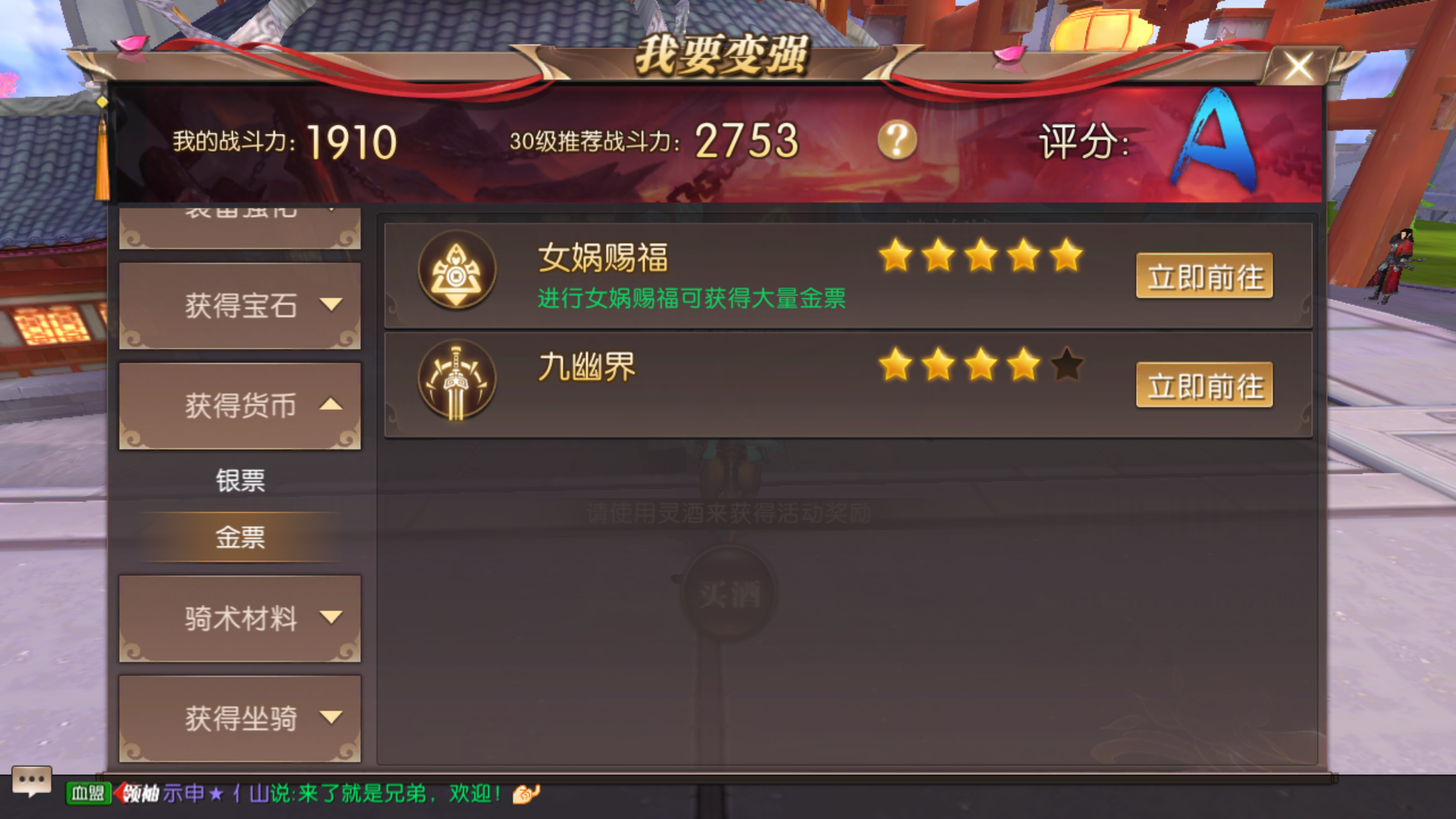Close the 我要变强 panel
This screenshot has height=819, width=1456.
click(1298, 66)
